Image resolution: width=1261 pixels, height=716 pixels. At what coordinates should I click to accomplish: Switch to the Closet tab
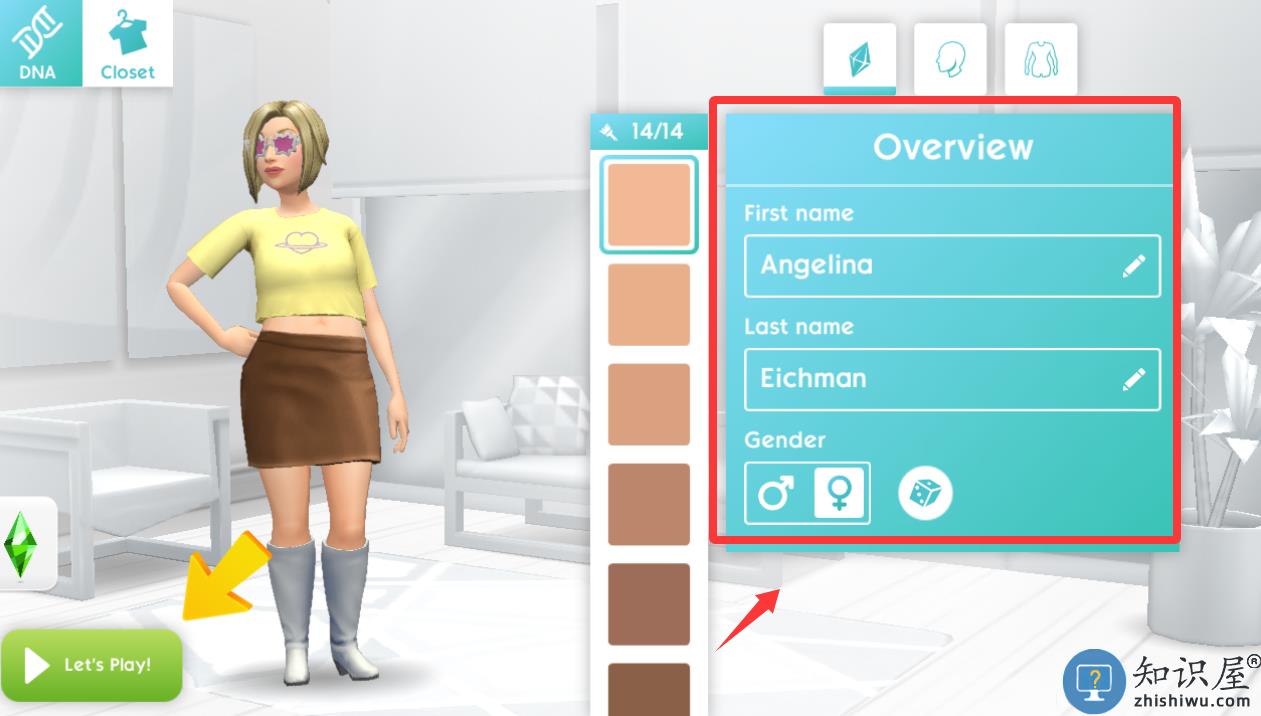128,43
